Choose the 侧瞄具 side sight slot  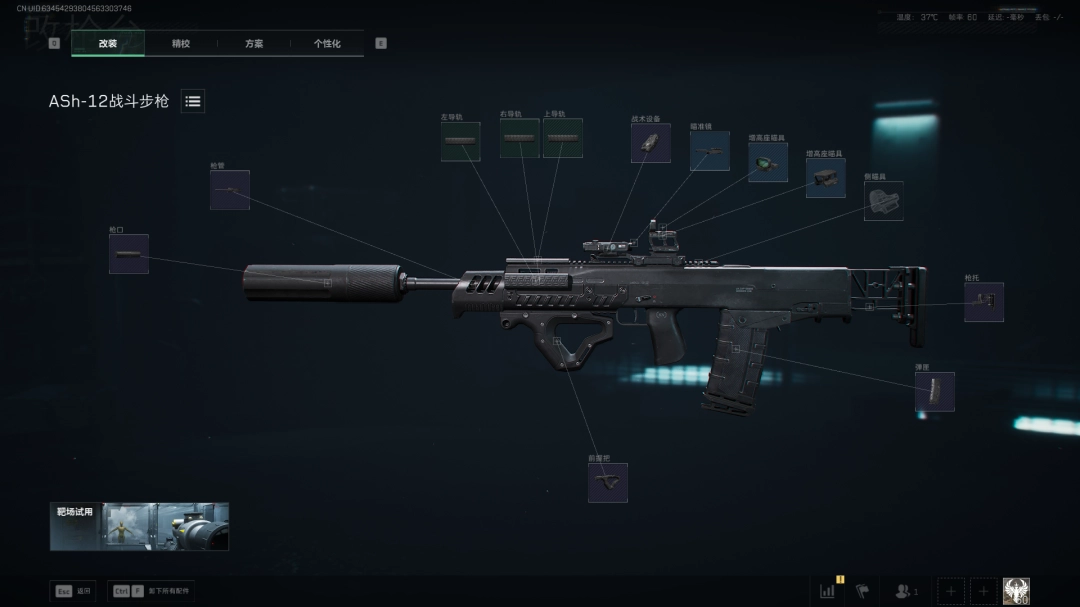(x=883, y=201)
